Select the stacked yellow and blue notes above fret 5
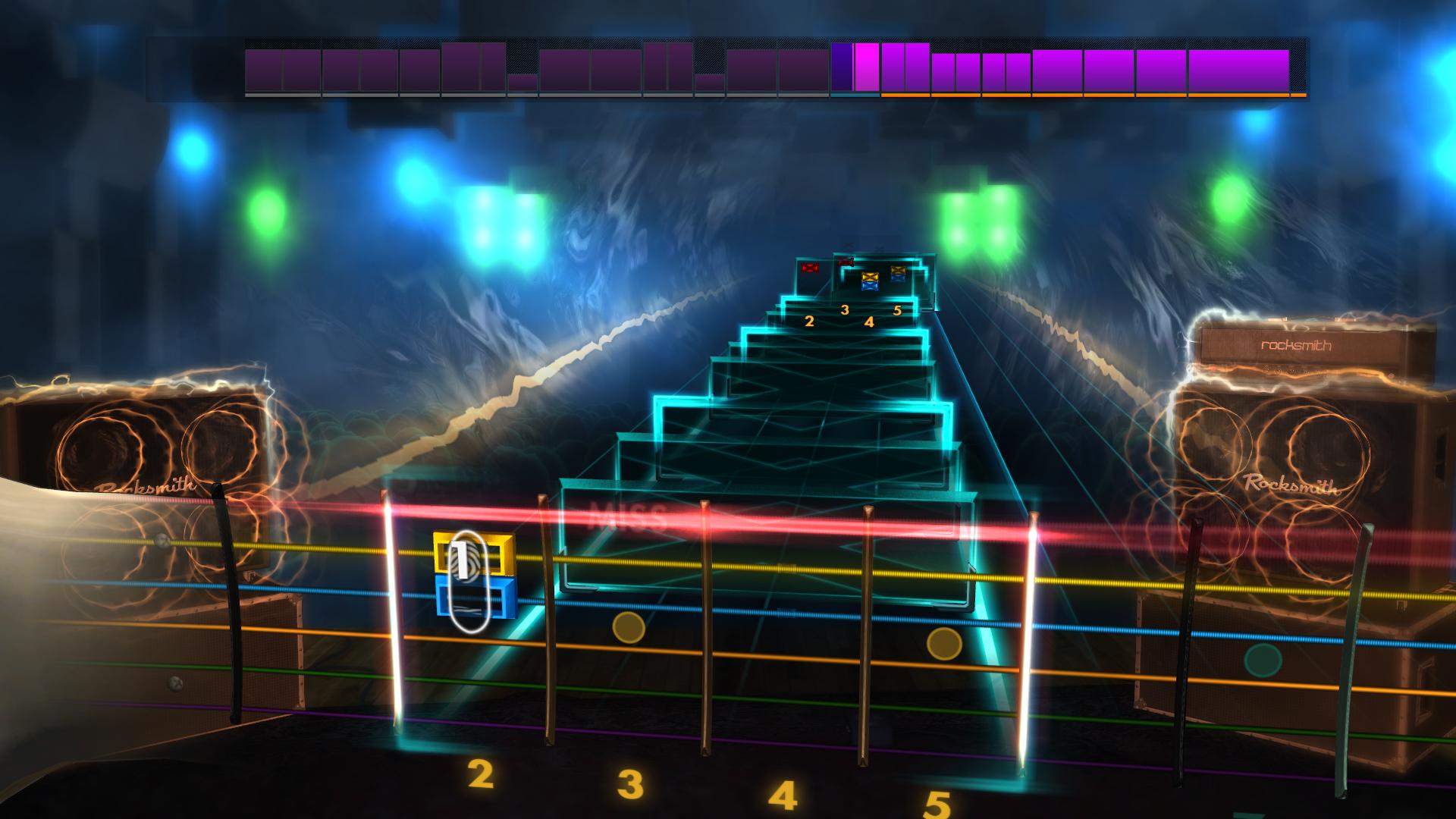The height and width of the screenshot is (819, 1456). click(x=898, y=275)
